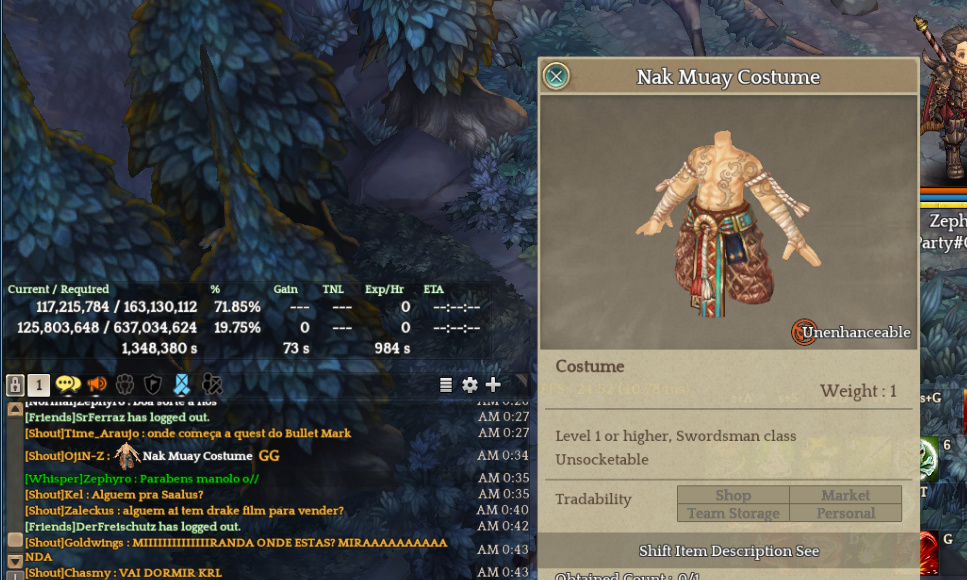Click the costume preview image

pyautogui.click(x=728, y=222)
